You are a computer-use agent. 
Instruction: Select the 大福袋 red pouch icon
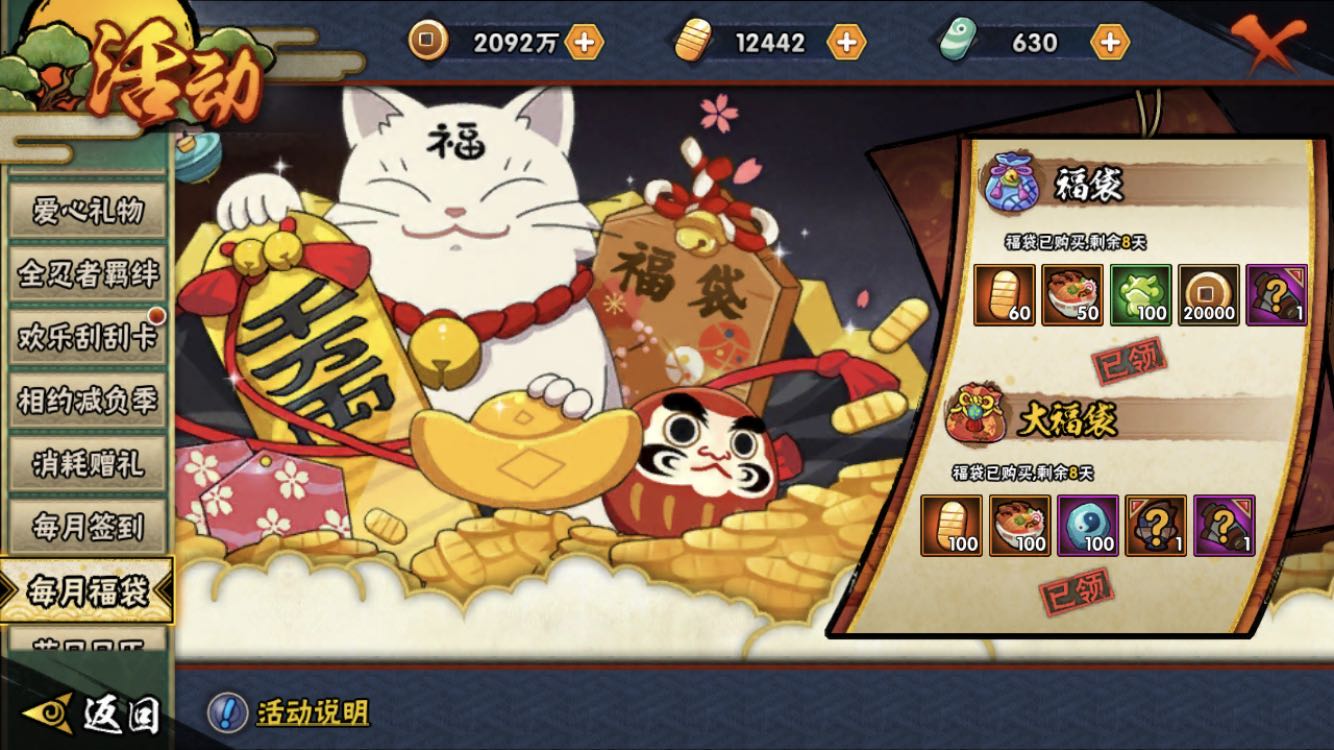[975, 415]
